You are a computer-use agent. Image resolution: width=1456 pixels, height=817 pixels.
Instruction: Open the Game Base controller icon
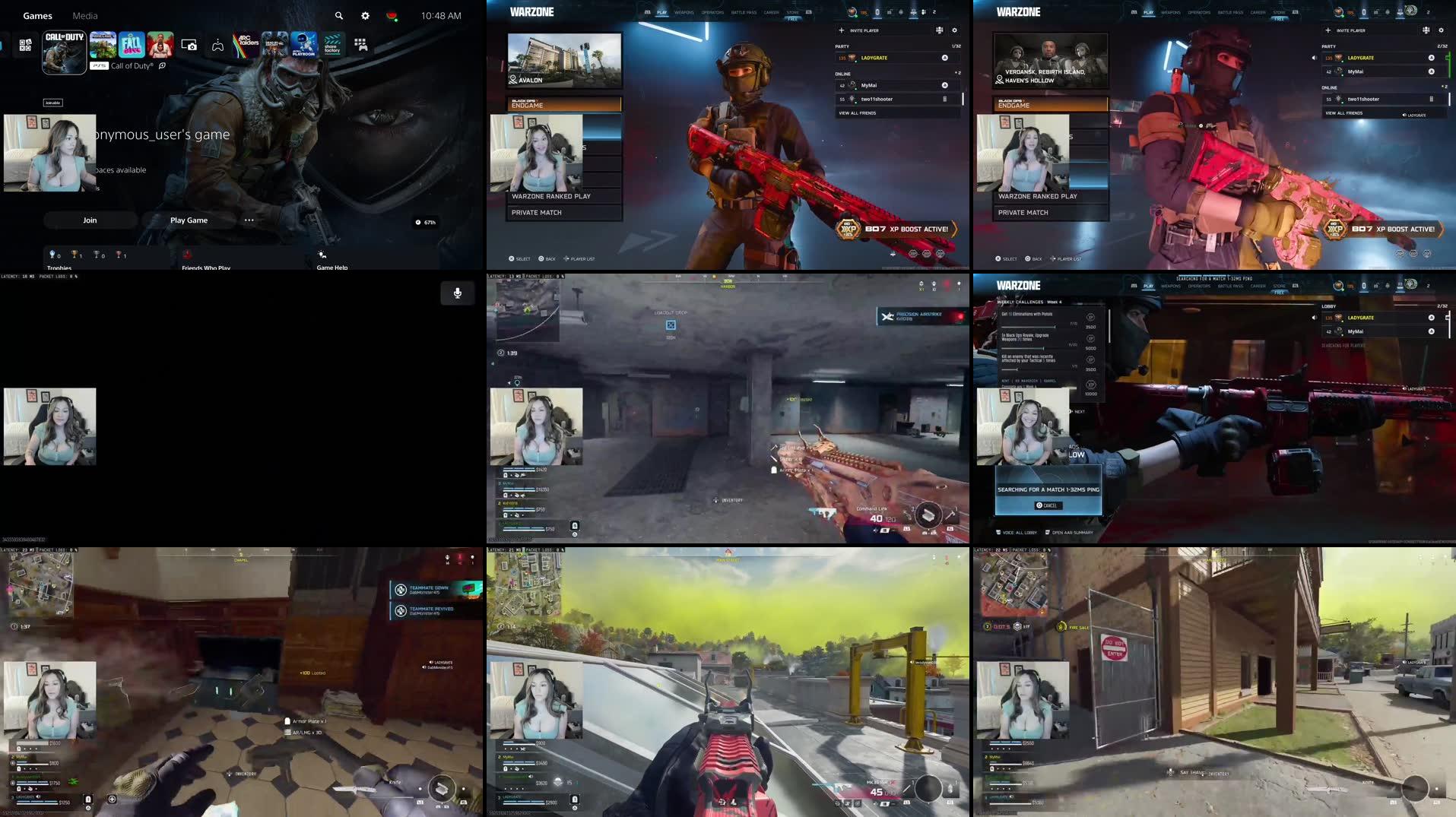coord(218,46)
